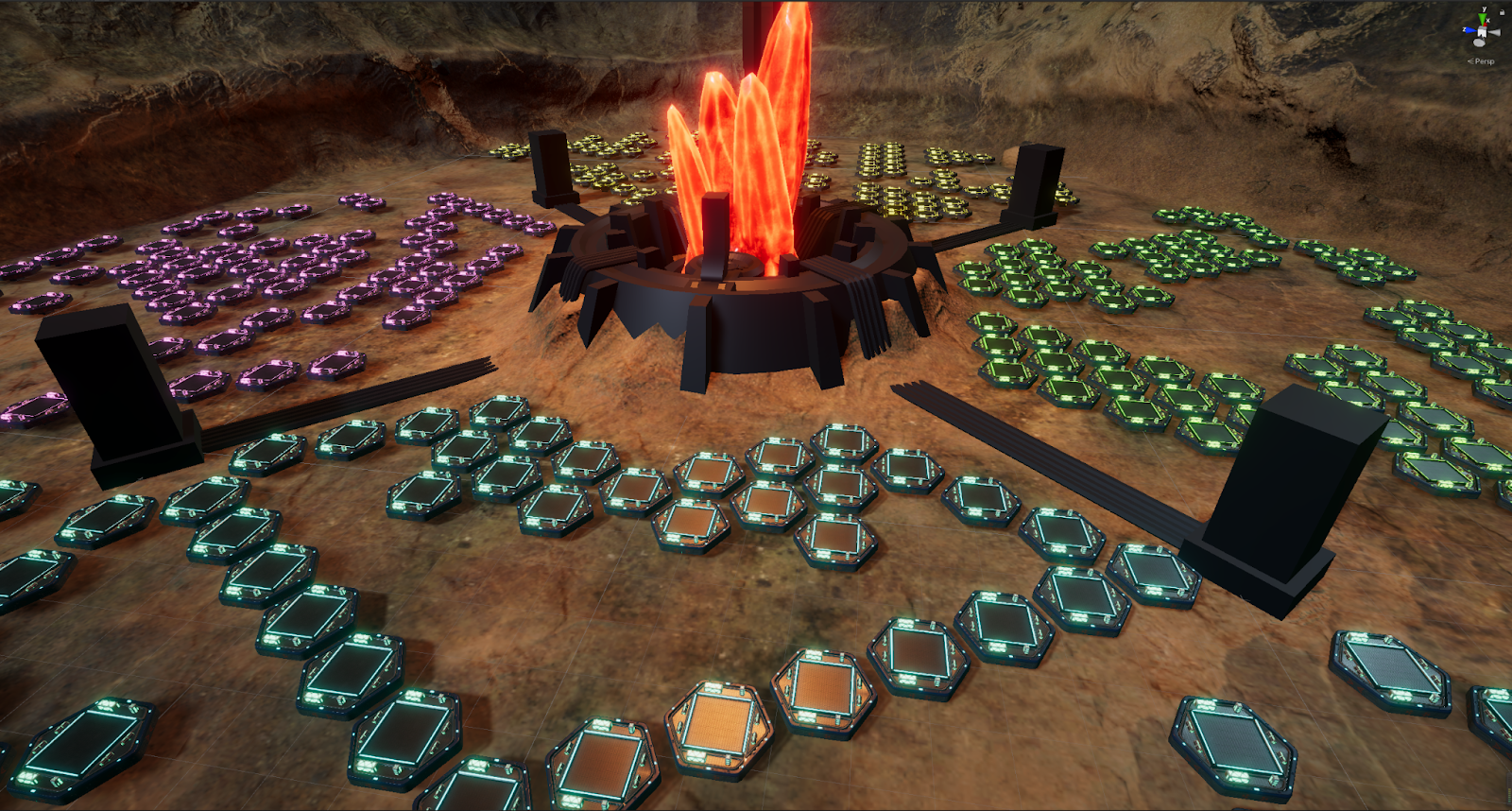Toggle the scene view rotation lock icon
Viewport: 1512px width, 811px height.
(x=1503, y=12)
